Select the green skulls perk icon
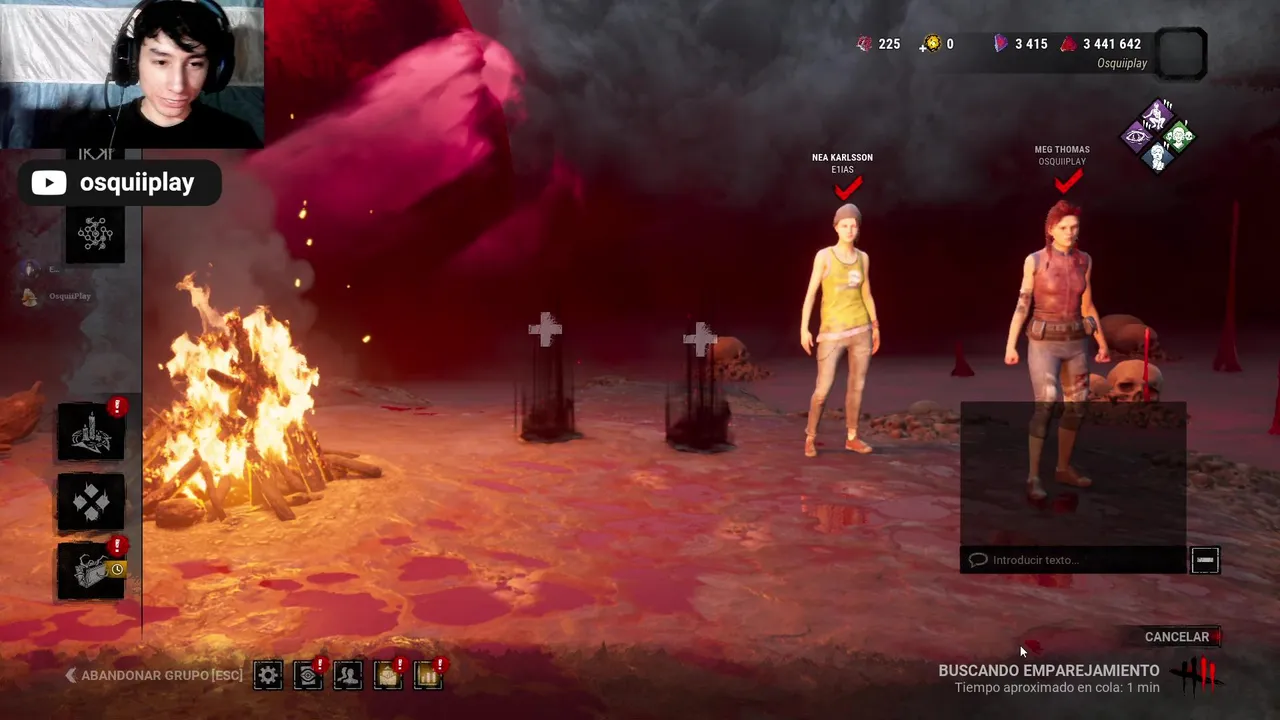The width and height of the screenshot is (1280, 720). (x=1179, y=136)
